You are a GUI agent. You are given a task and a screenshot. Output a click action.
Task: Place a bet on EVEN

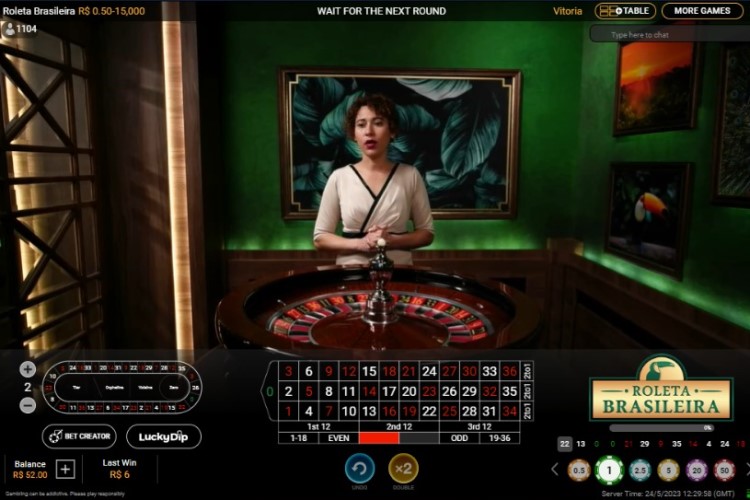(338, 438)
